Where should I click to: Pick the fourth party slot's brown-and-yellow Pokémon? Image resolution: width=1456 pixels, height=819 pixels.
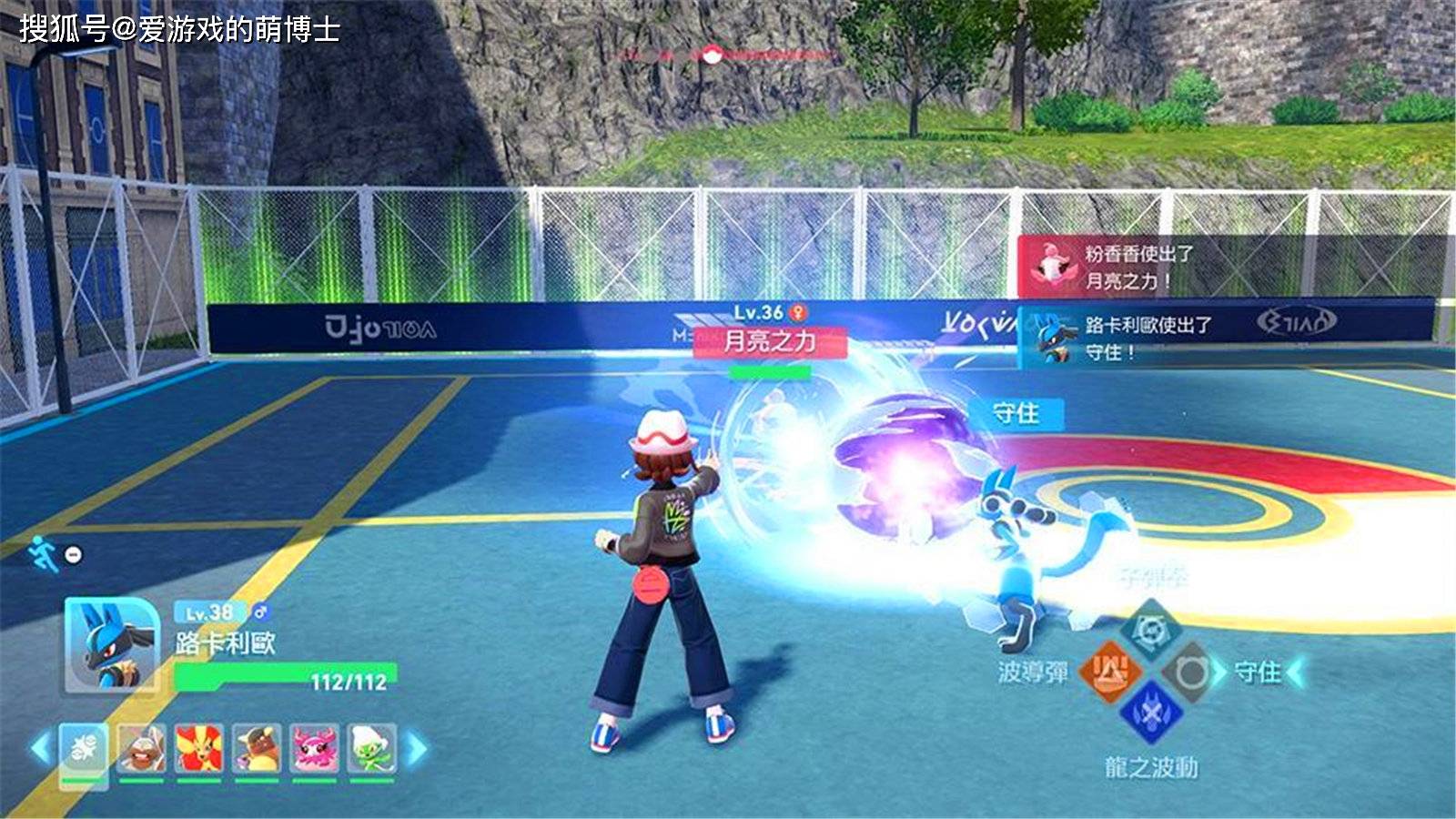tap(257, 750)
